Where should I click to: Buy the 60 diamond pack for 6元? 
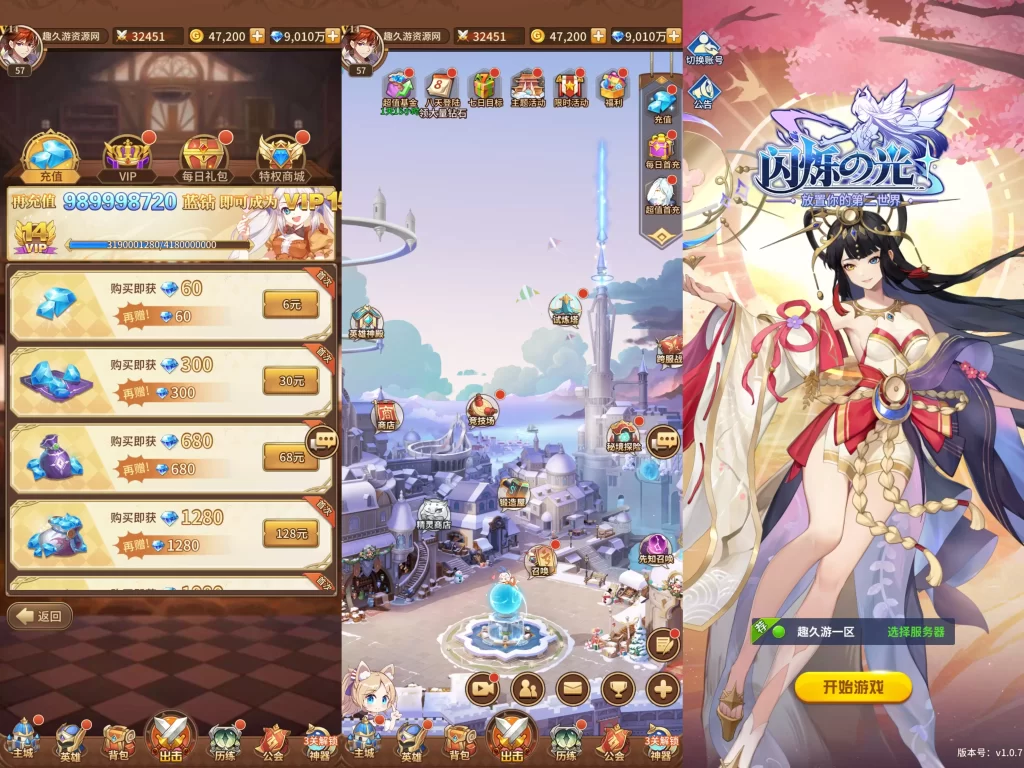(x=290, y=304)
